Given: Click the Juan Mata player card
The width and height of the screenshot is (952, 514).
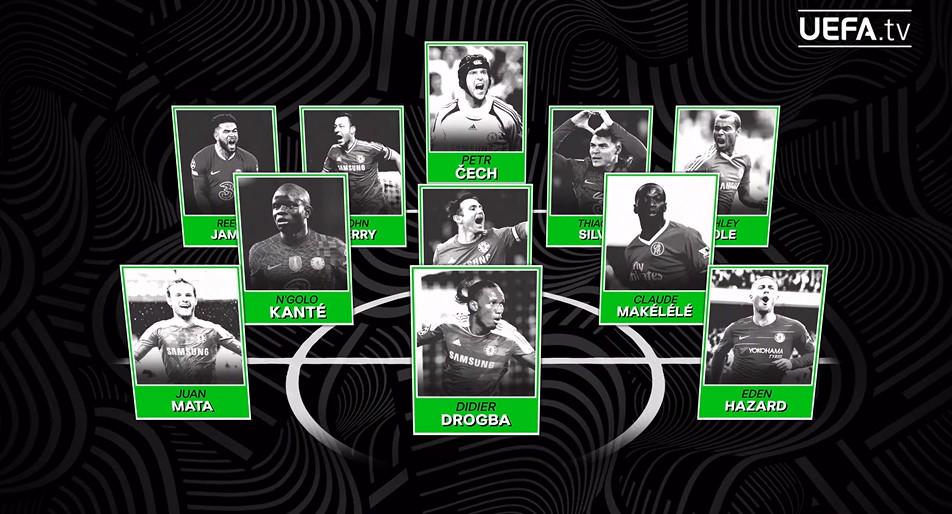Looking at the screenshot, I should pyautogui.click(x=182, y=340).
